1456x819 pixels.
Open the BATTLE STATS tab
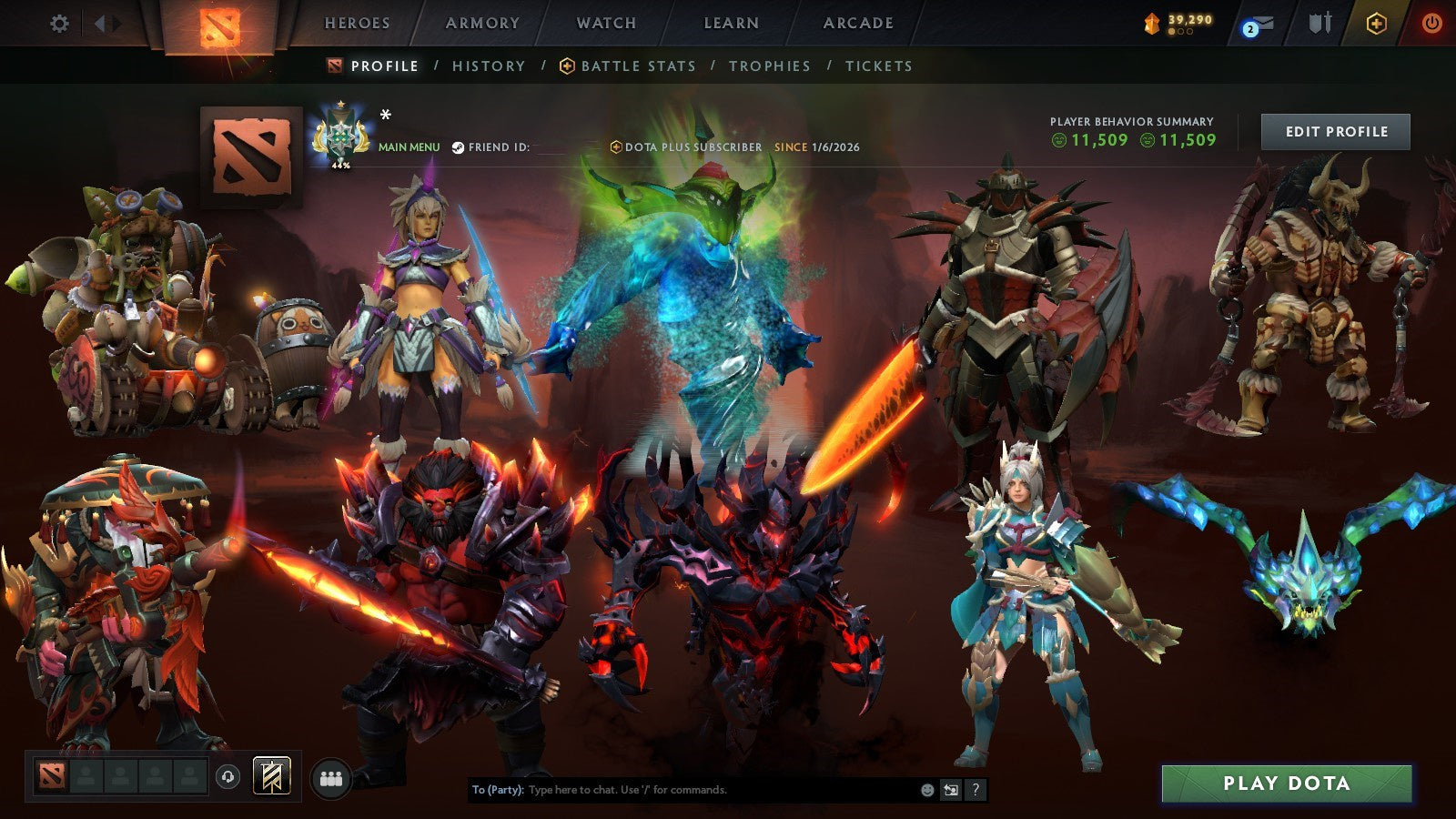(x=638, y=66)
